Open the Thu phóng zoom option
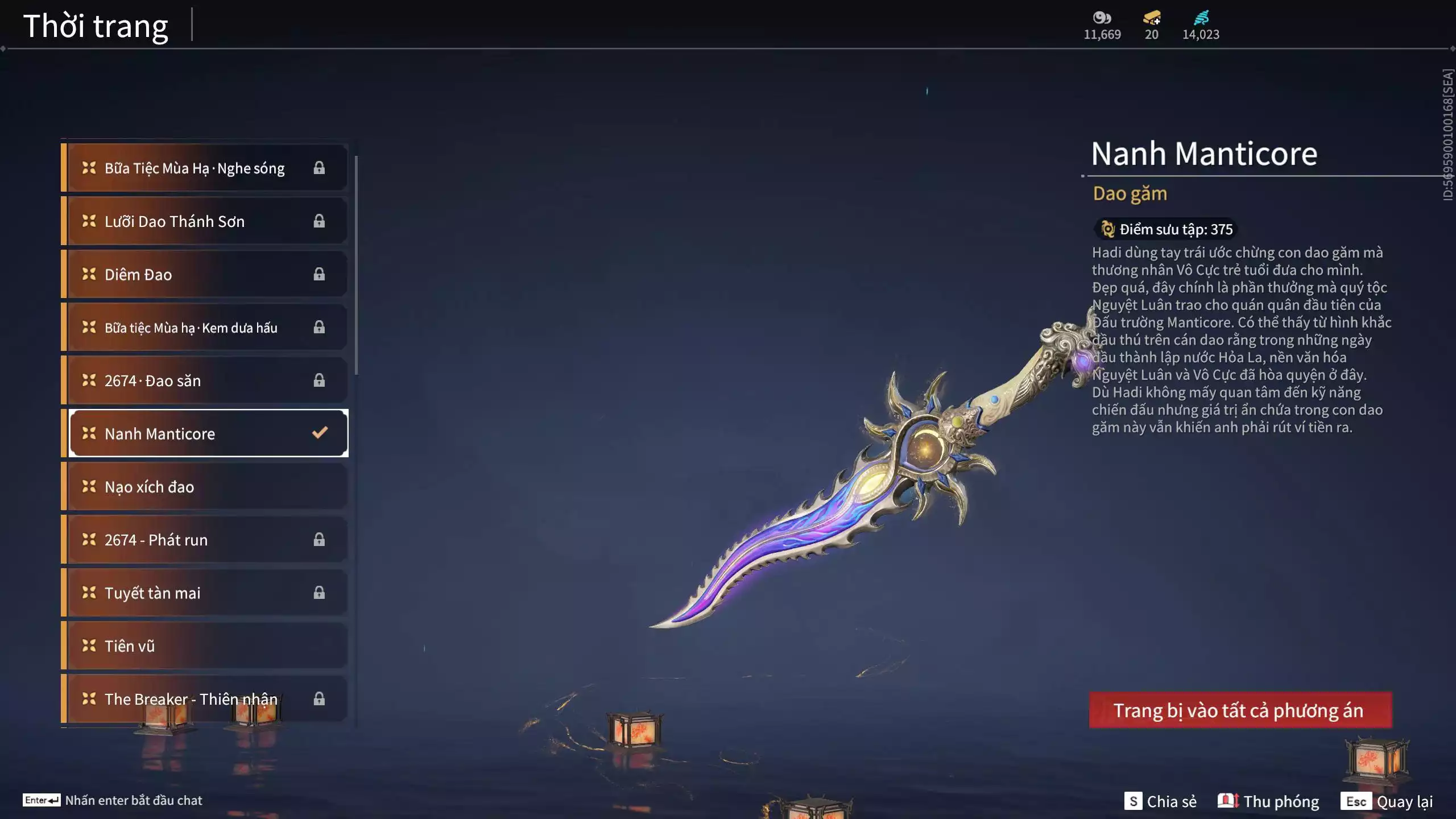The image size is (1456, 819). pos(1268,801)
